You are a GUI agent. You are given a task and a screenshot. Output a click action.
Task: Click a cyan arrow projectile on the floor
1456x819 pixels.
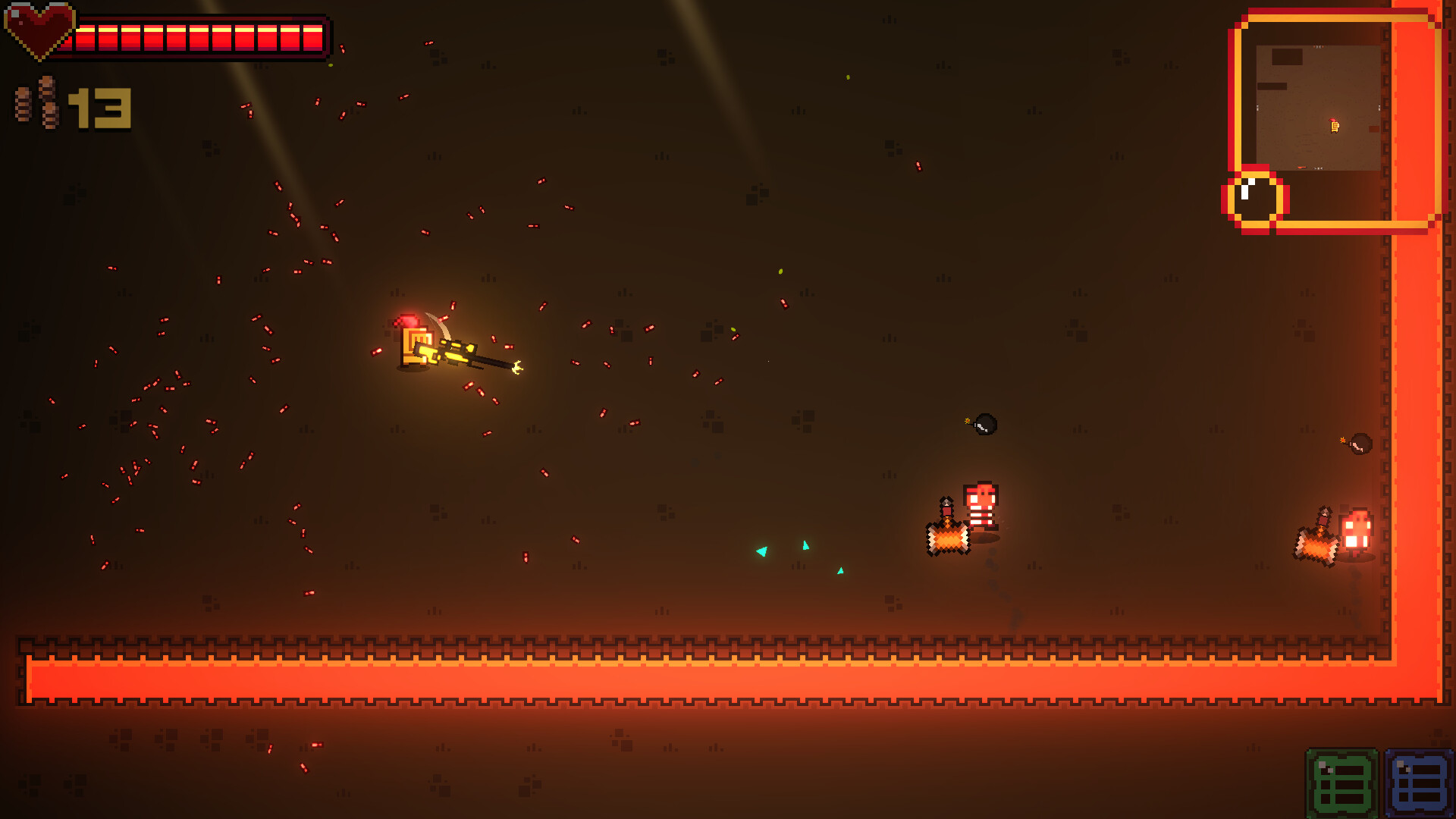[761, 553]
